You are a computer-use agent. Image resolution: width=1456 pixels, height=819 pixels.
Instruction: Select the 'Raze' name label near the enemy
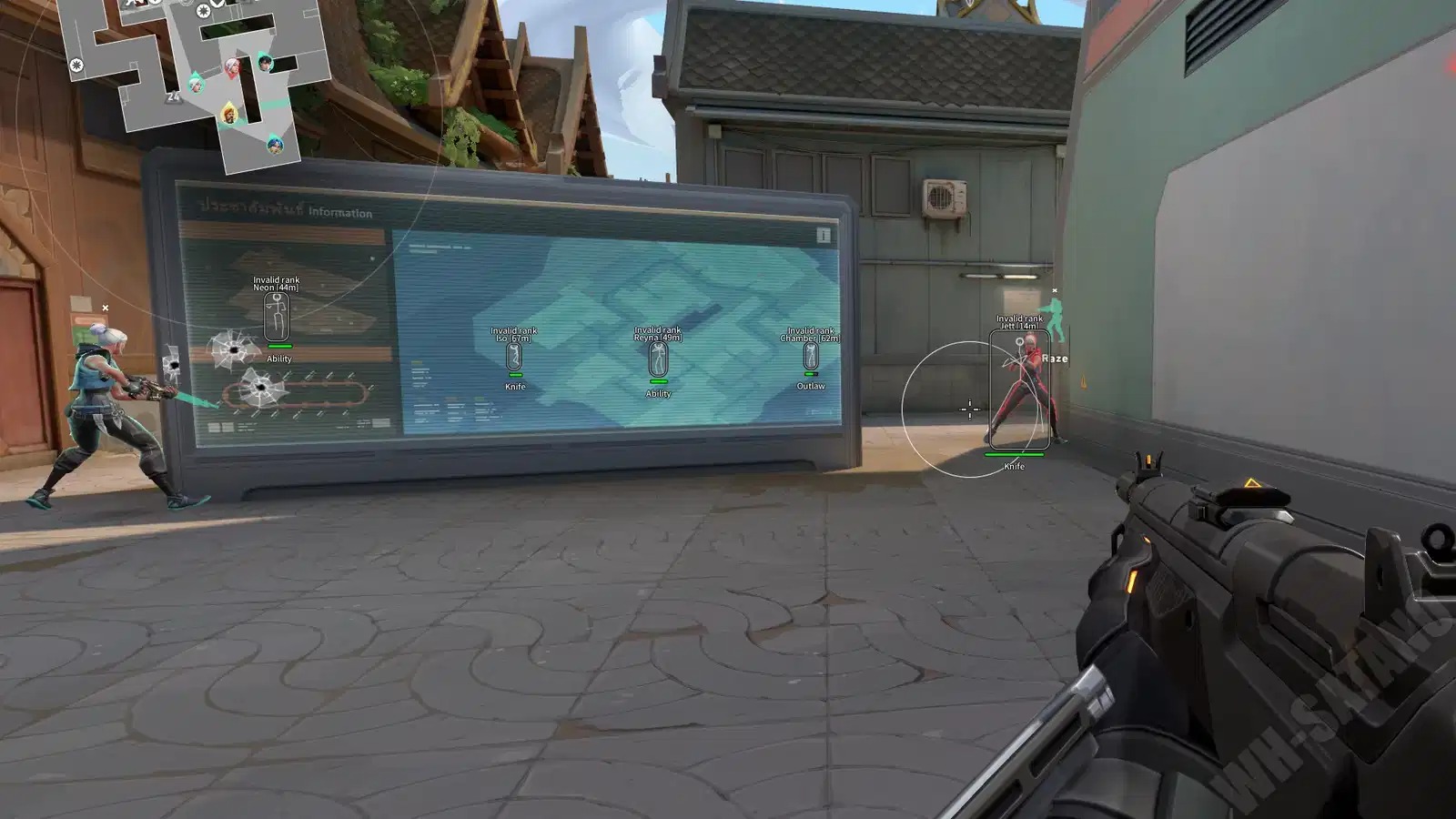click(x=1056, y=359)
